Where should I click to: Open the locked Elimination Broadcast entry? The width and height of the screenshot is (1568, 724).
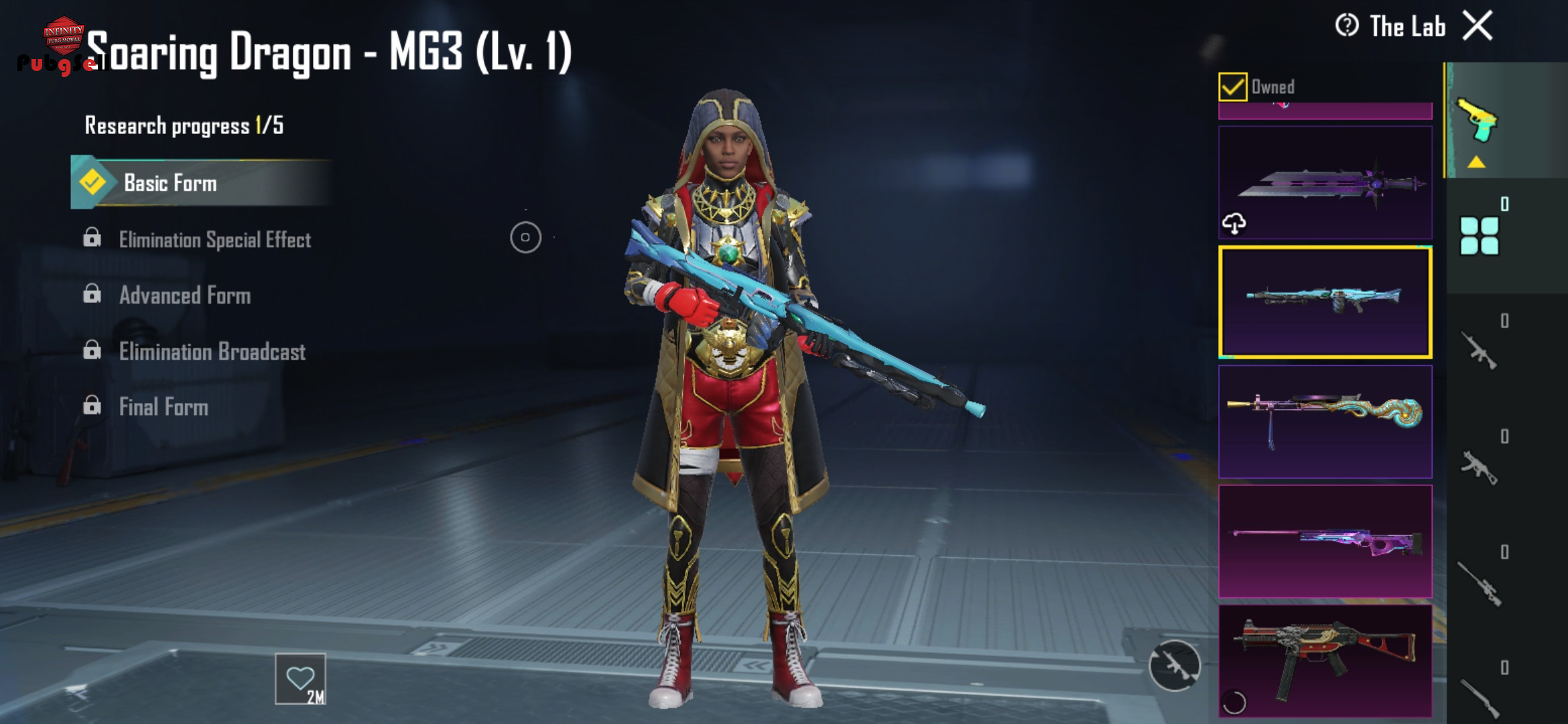pos(212,351)
